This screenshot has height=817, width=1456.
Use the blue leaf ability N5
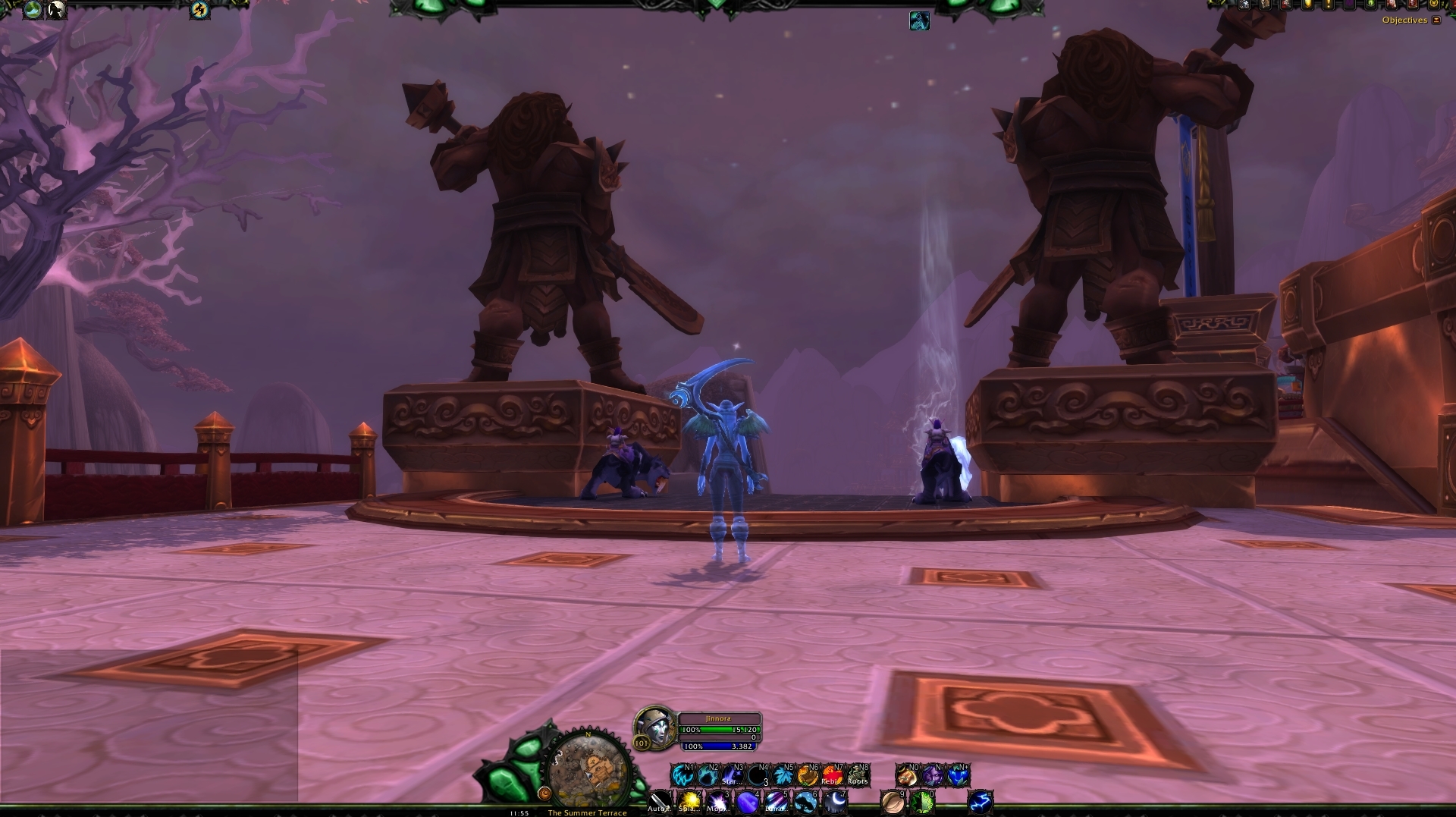point(783,775)
